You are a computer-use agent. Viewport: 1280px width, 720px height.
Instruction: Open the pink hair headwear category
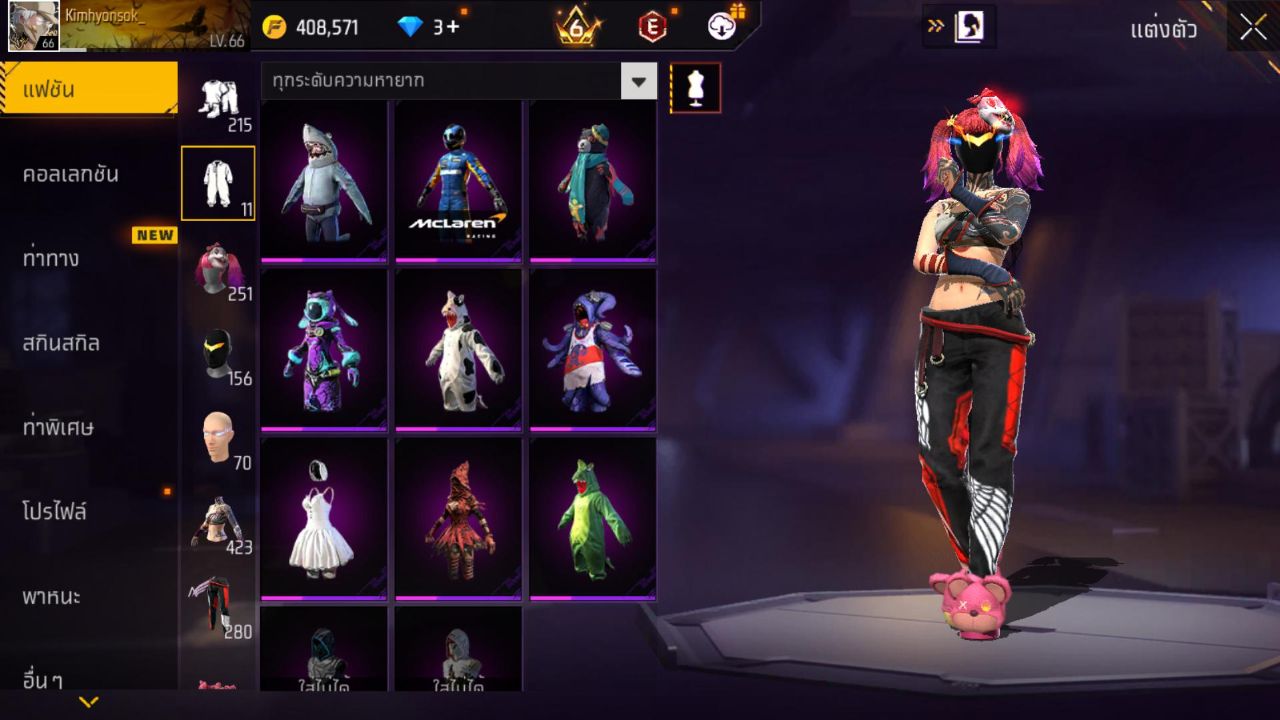click(218, 268)
